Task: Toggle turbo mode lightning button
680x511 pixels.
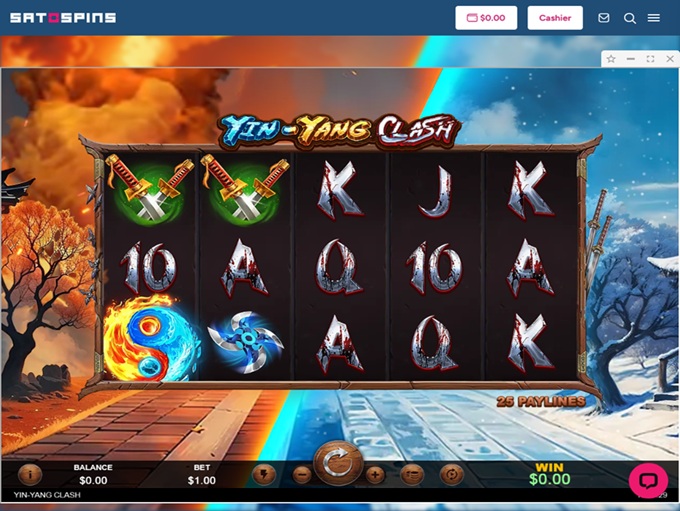Action: click(264, 474)
